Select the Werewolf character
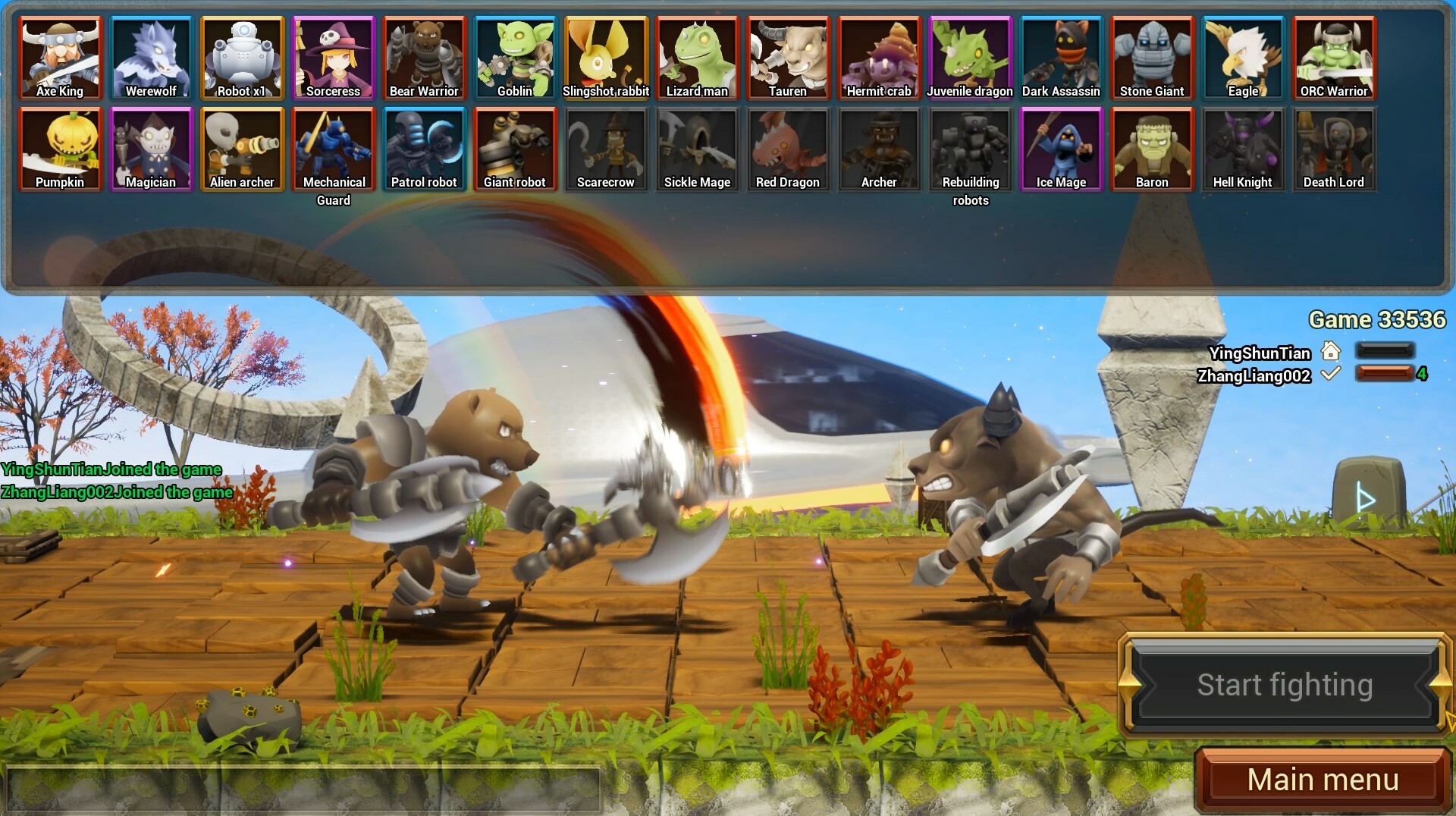Viewport: 1456px width, 816px height. point(151,58)
